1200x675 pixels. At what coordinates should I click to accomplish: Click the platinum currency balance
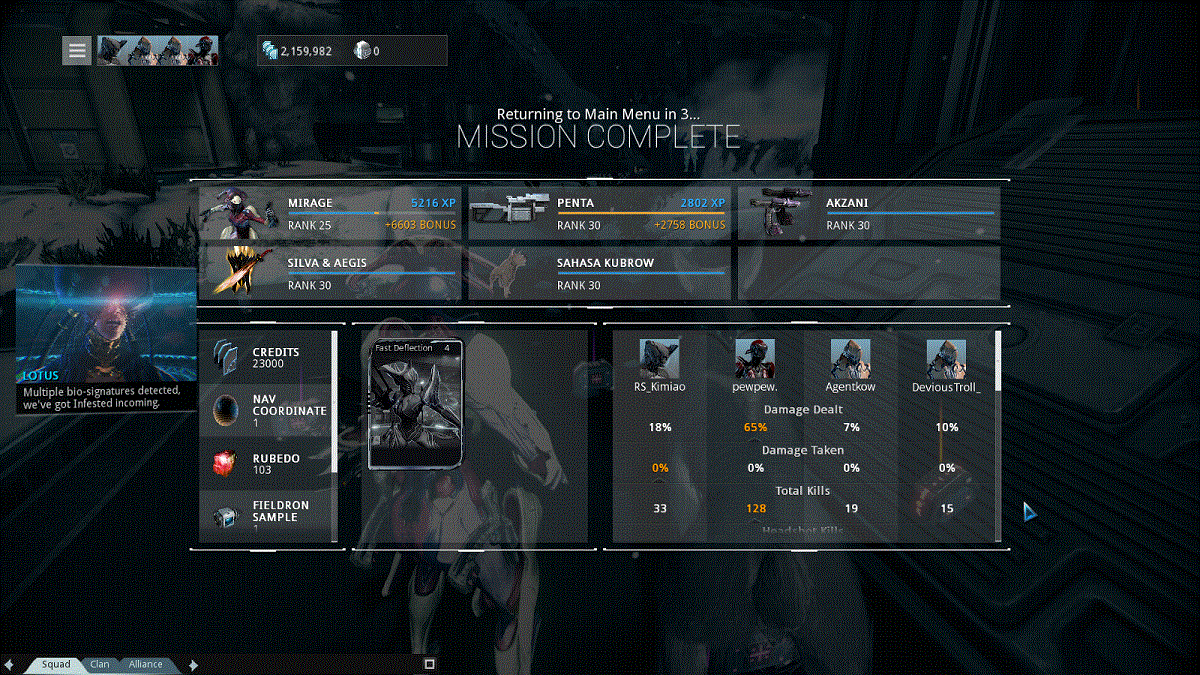click(367, 51)
